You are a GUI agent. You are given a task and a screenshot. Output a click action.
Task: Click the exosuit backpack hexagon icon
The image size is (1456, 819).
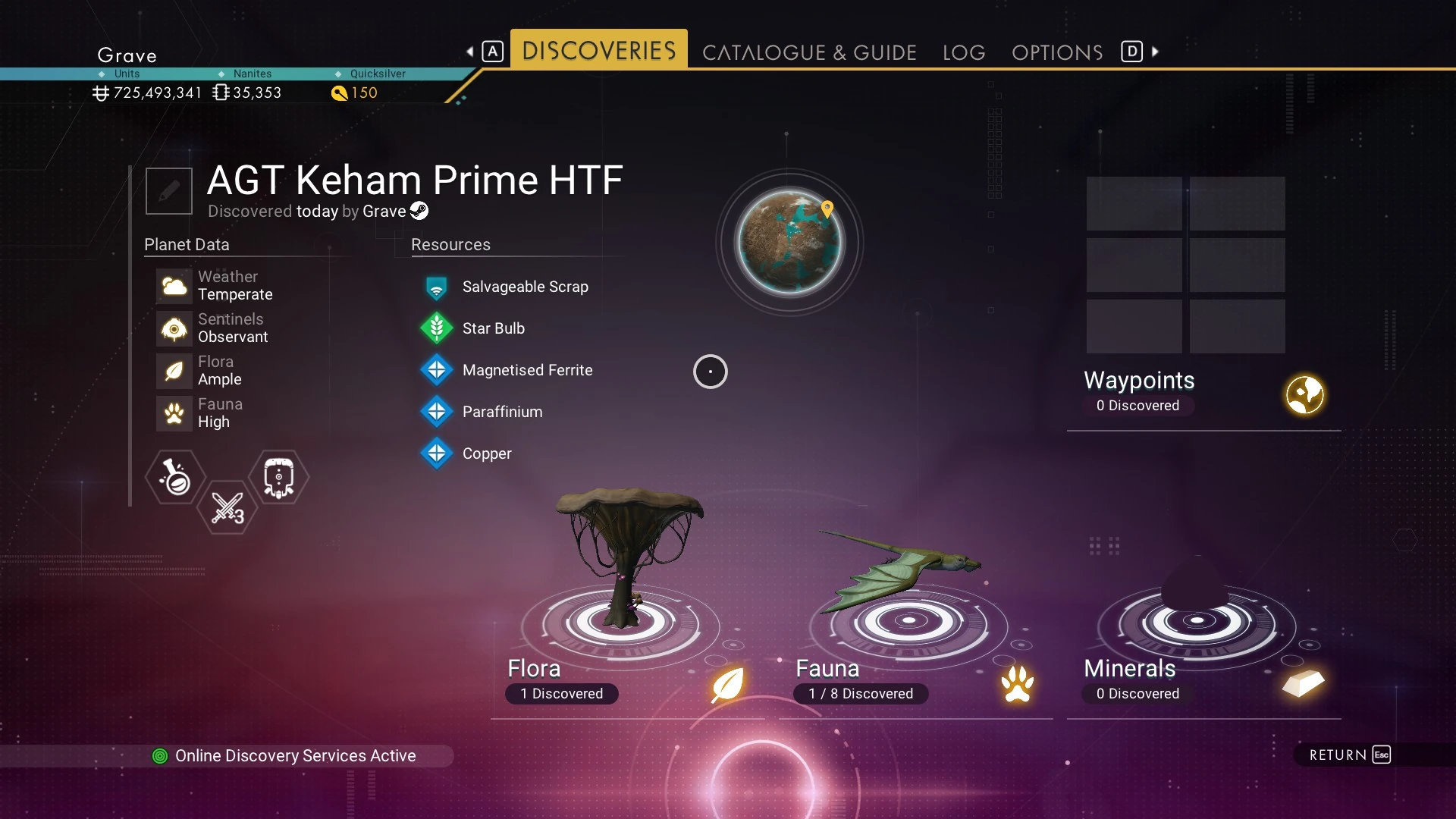click(278, 477)
